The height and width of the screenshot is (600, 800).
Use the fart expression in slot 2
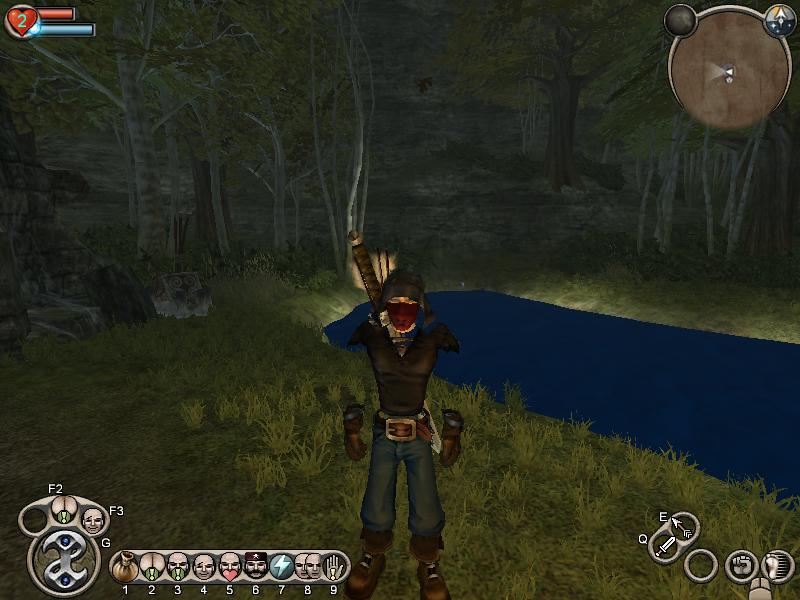pos(152,567)
